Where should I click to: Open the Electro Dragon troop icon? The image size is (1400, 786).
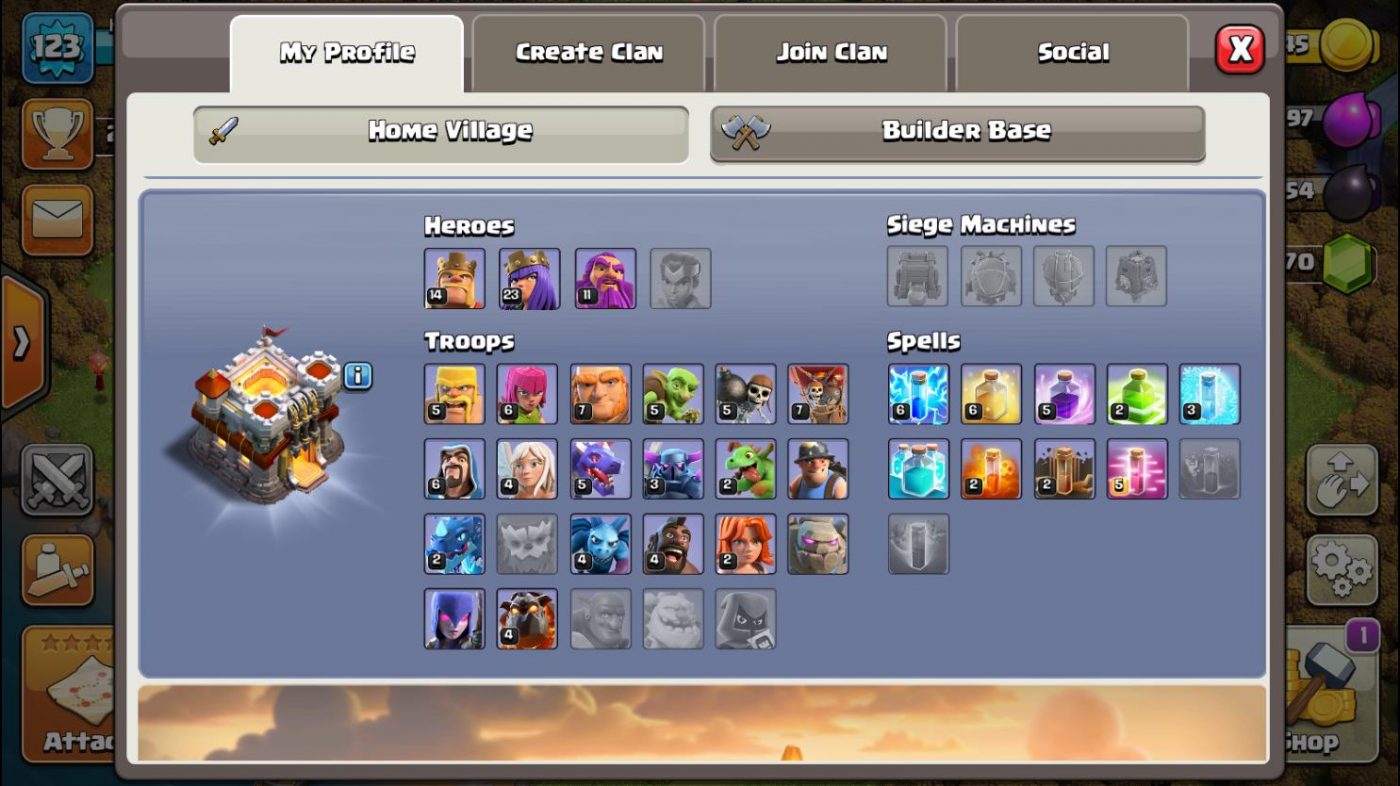tap(455, 543)
